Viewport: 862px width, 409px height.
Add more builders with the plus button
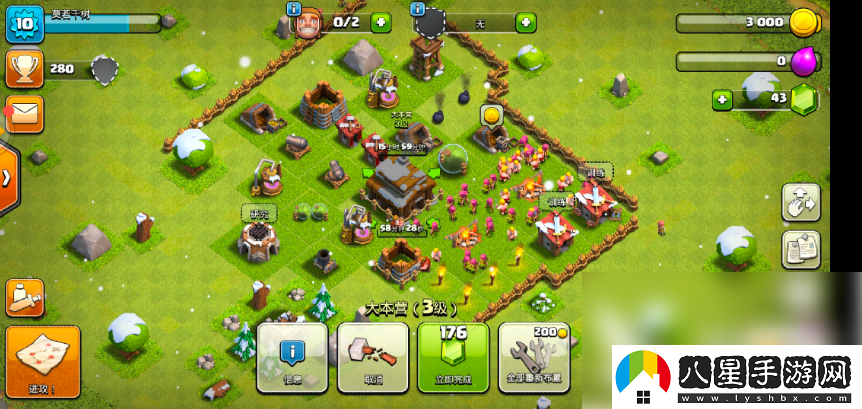click(381, 22)
